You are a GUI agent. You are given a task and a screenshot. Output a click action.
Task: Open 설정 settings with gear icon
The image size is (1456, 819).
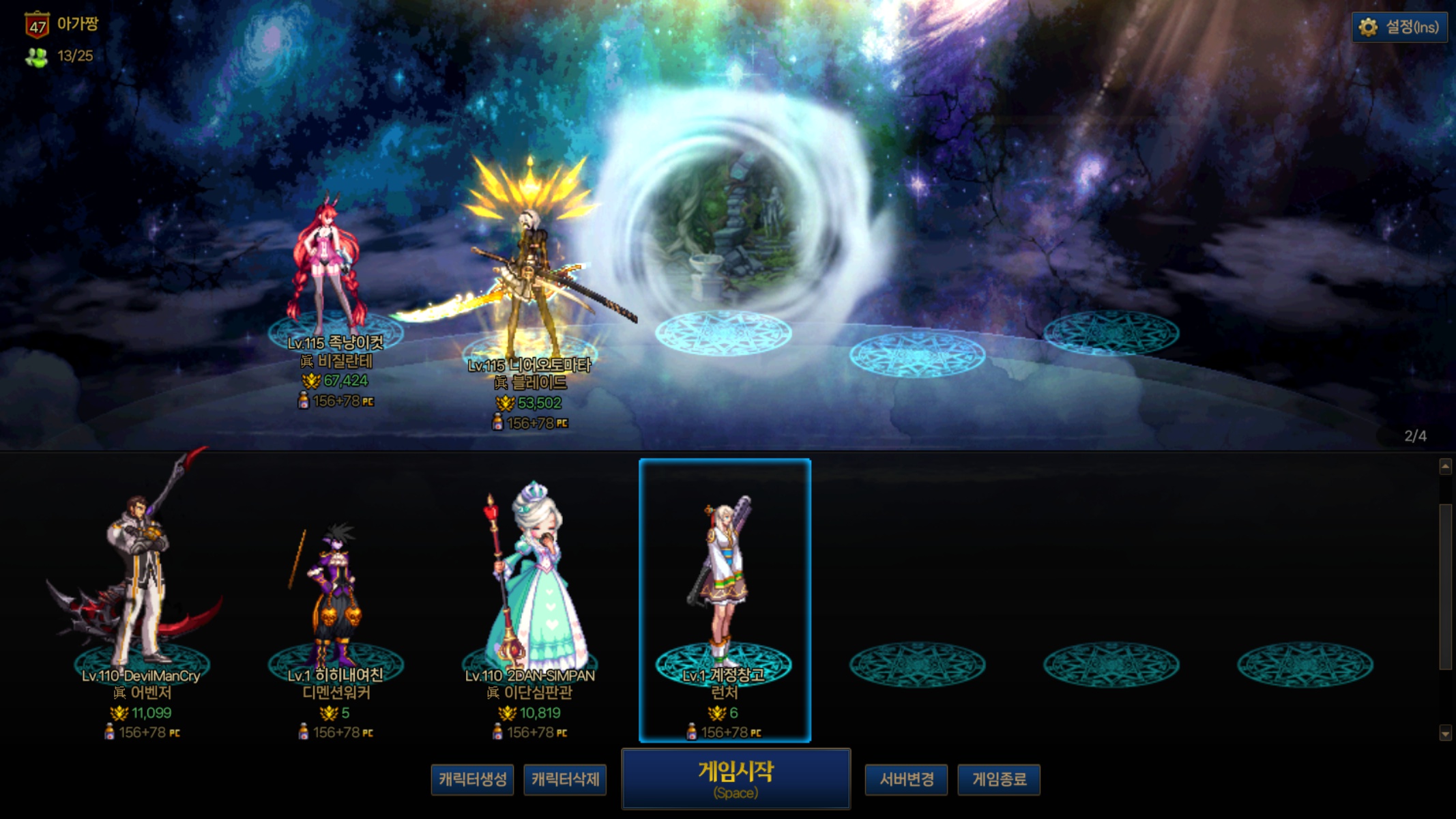1399,27
